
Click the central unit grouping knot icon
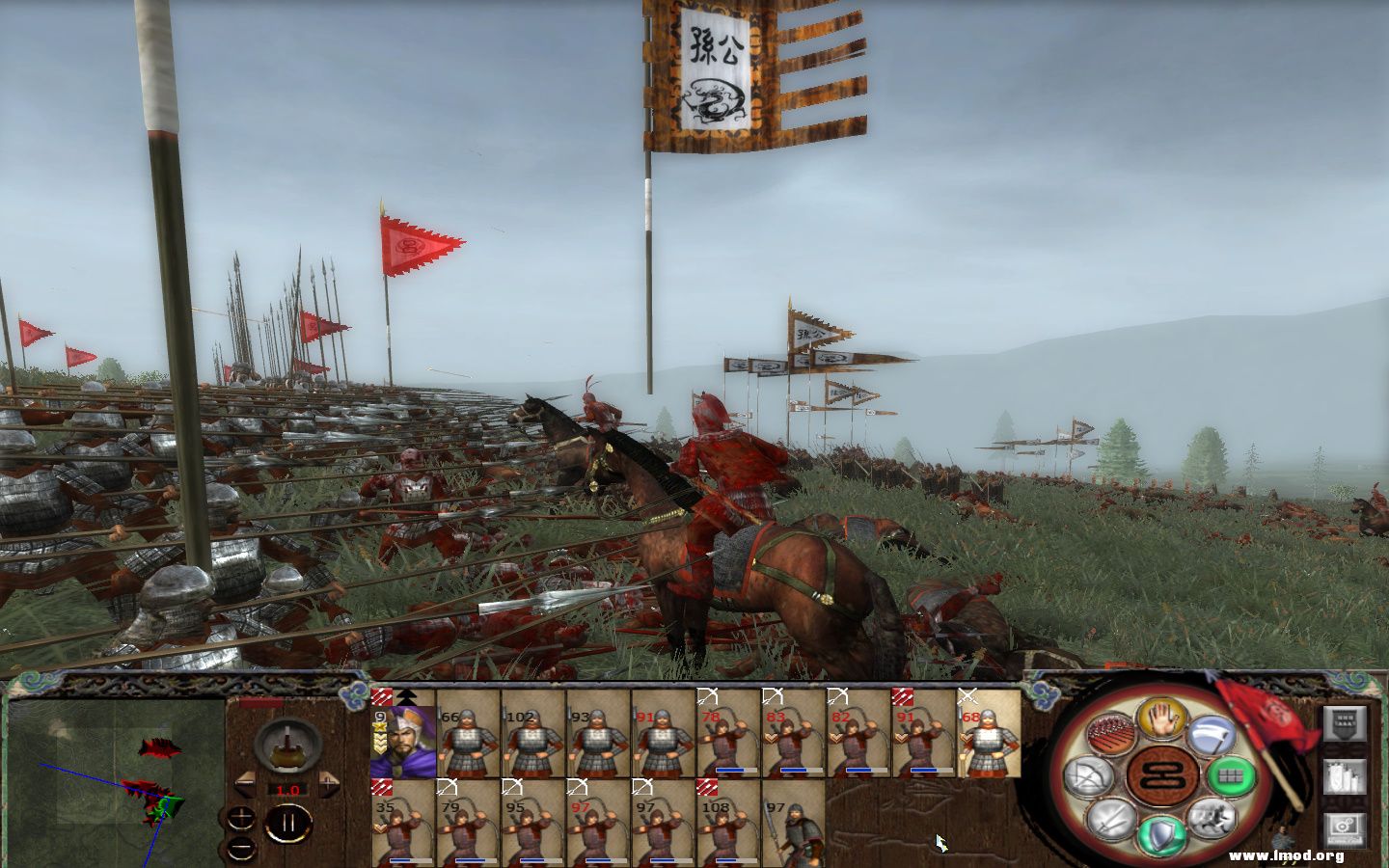(x=1163, y=775)
